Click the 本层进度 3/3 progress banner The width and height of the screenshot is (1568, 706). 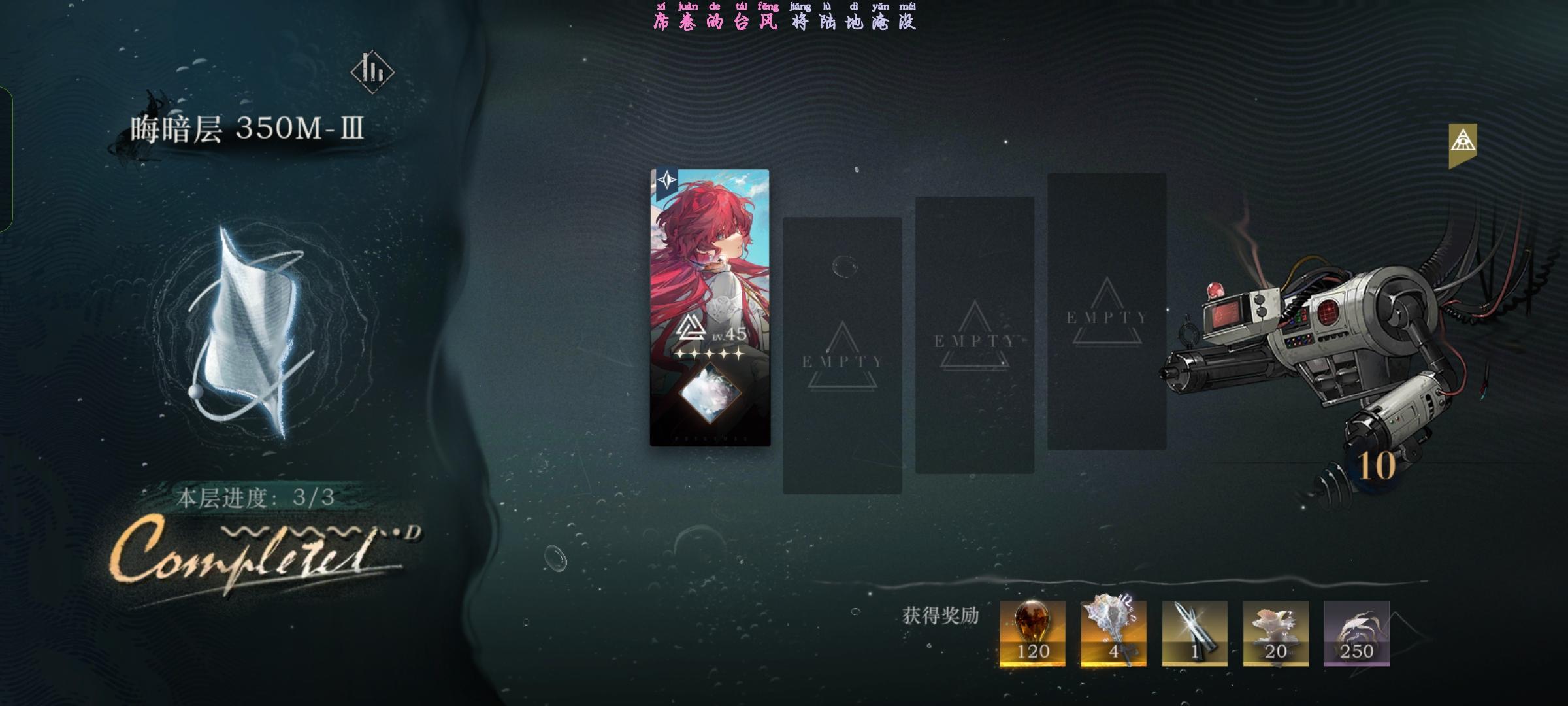coord(255,497)
